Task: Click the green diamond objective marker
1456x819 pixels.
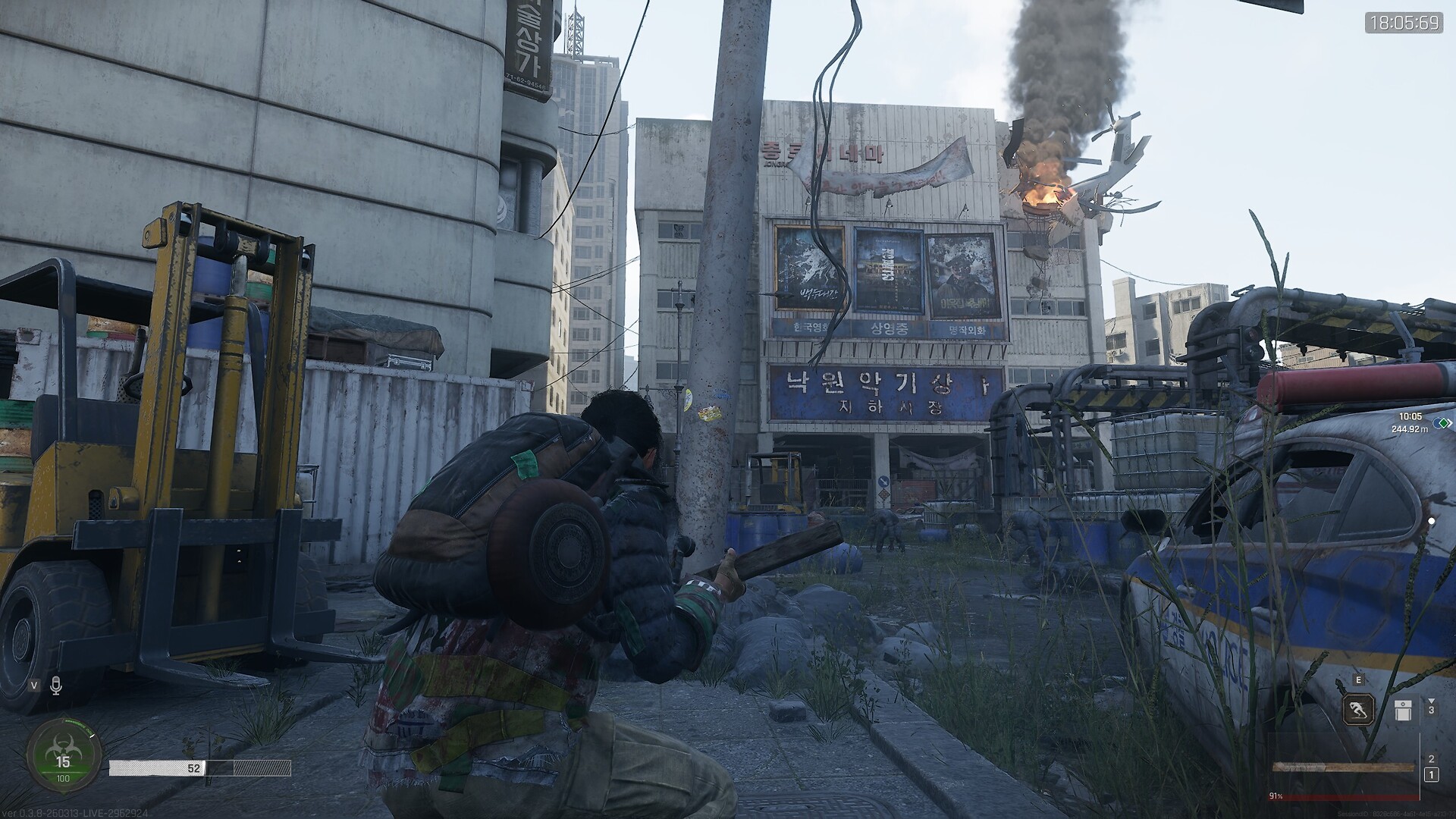Action: [1441, 423]
